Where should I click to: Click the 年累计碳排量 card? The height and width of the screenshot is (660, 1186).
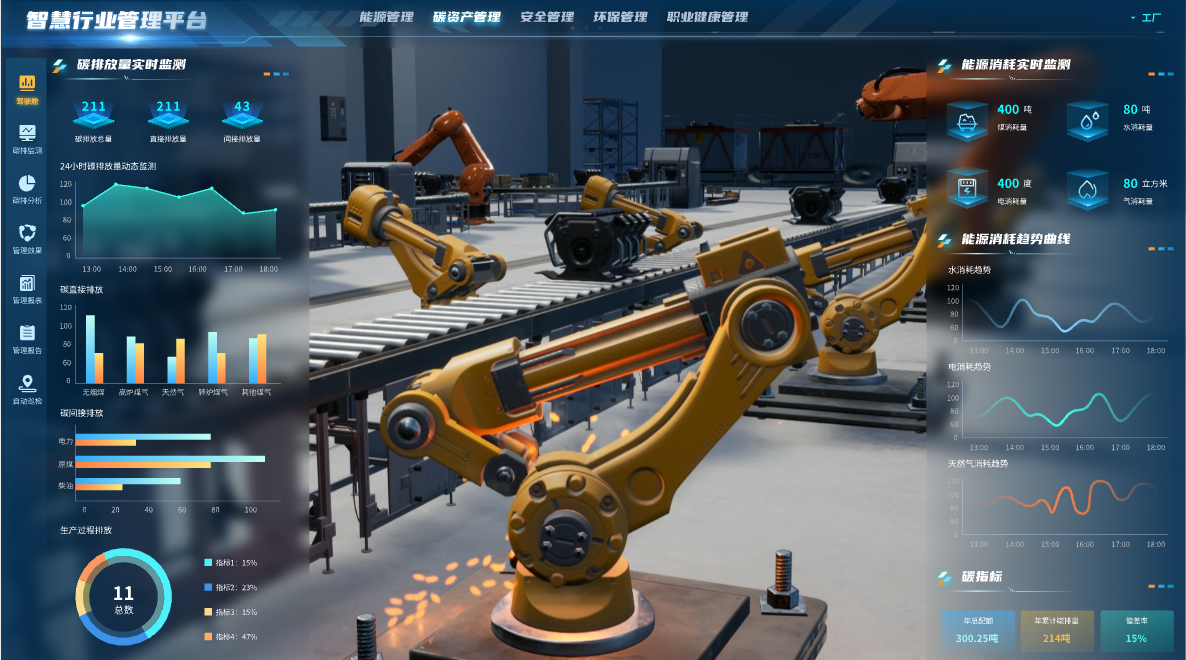tap(1057, 631)
